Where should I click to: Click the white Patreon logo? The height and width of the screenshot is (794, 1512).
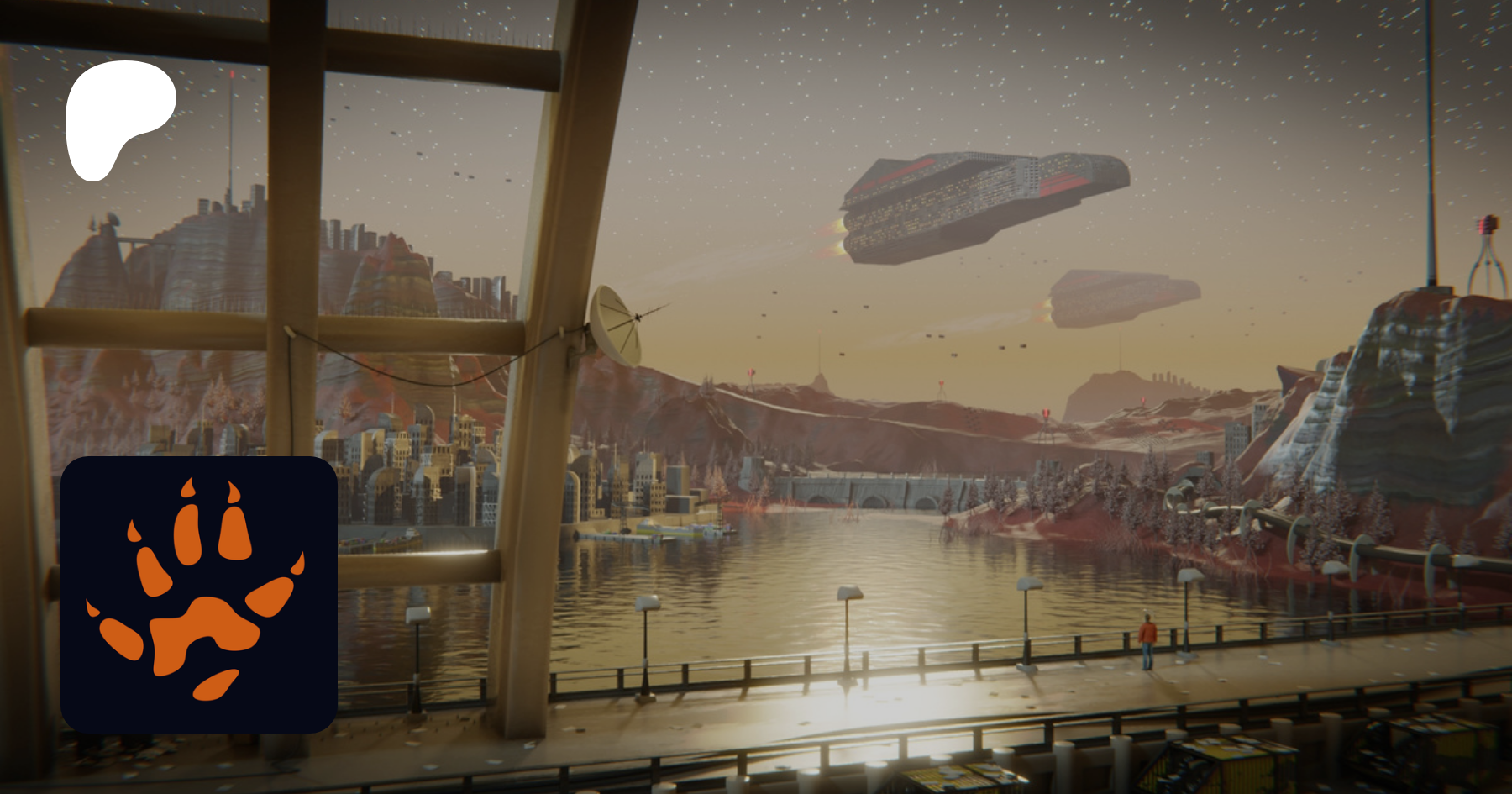[x=118, y=118]
